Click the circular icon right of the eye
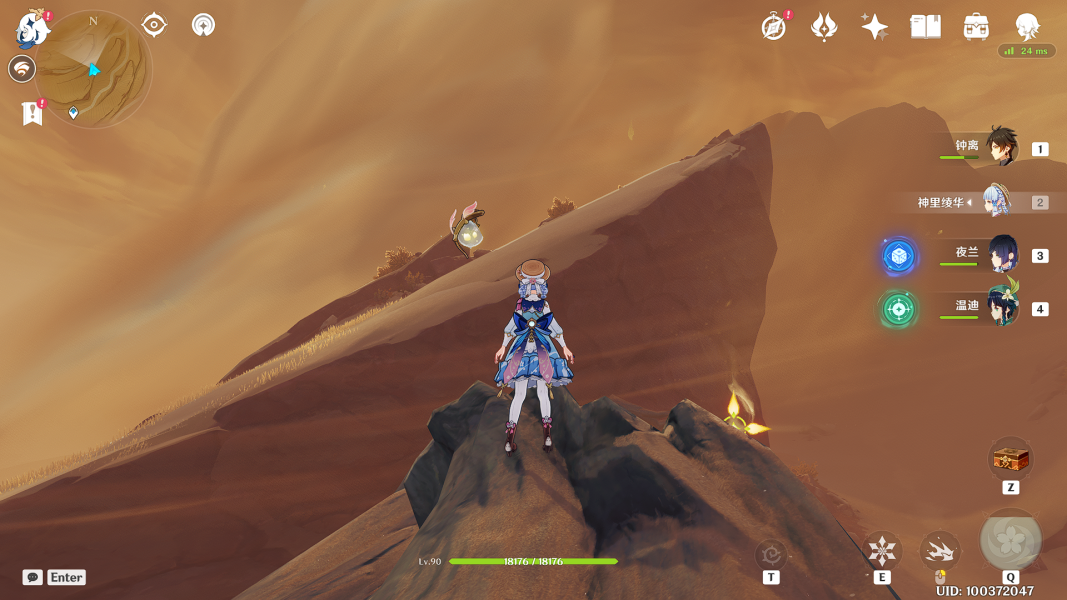Image resolution: width=1067 pixels, height=600 pixels. coord(204,24)
